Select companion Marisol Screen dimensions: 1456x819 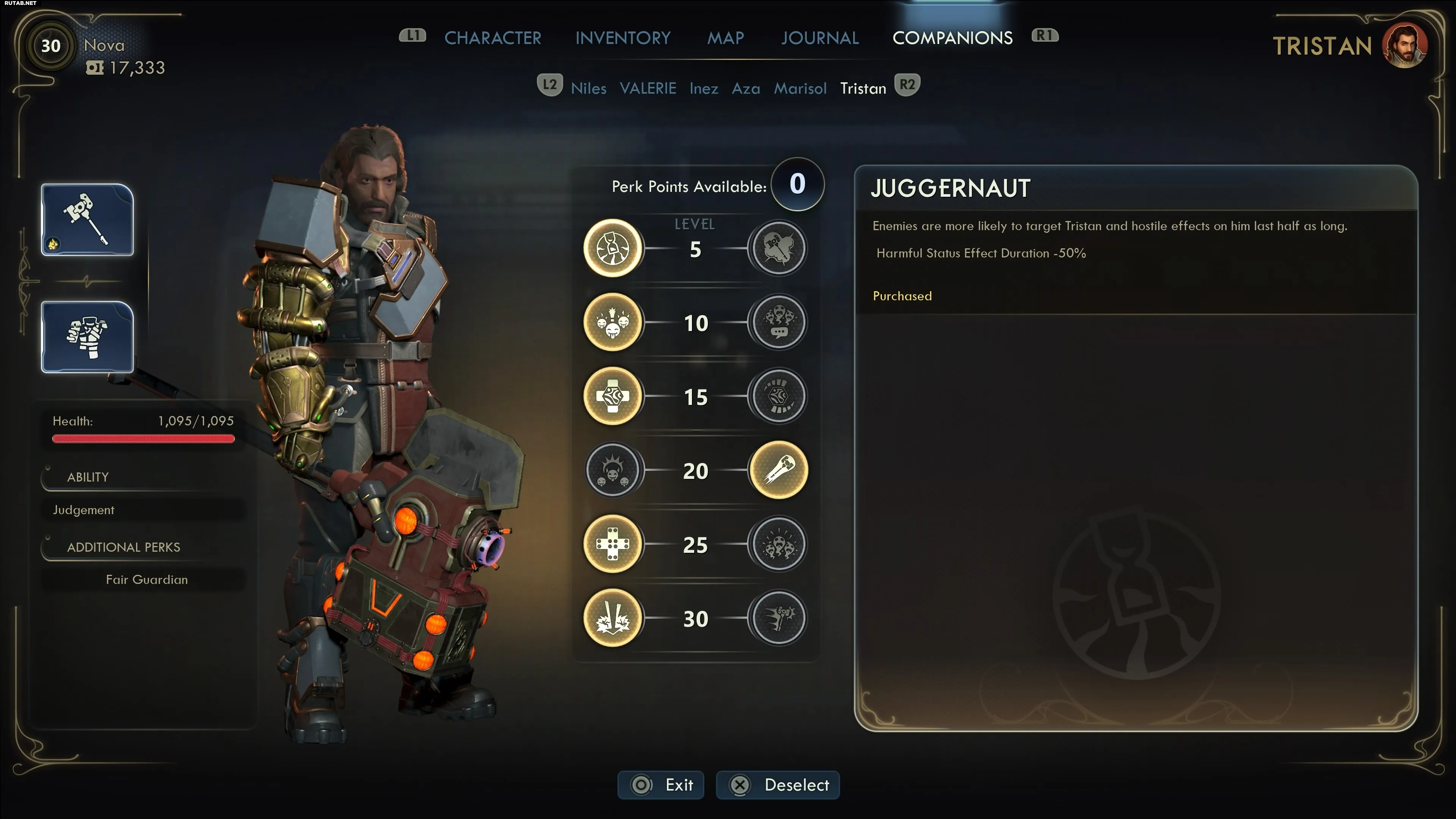click(x=800, y=88)
